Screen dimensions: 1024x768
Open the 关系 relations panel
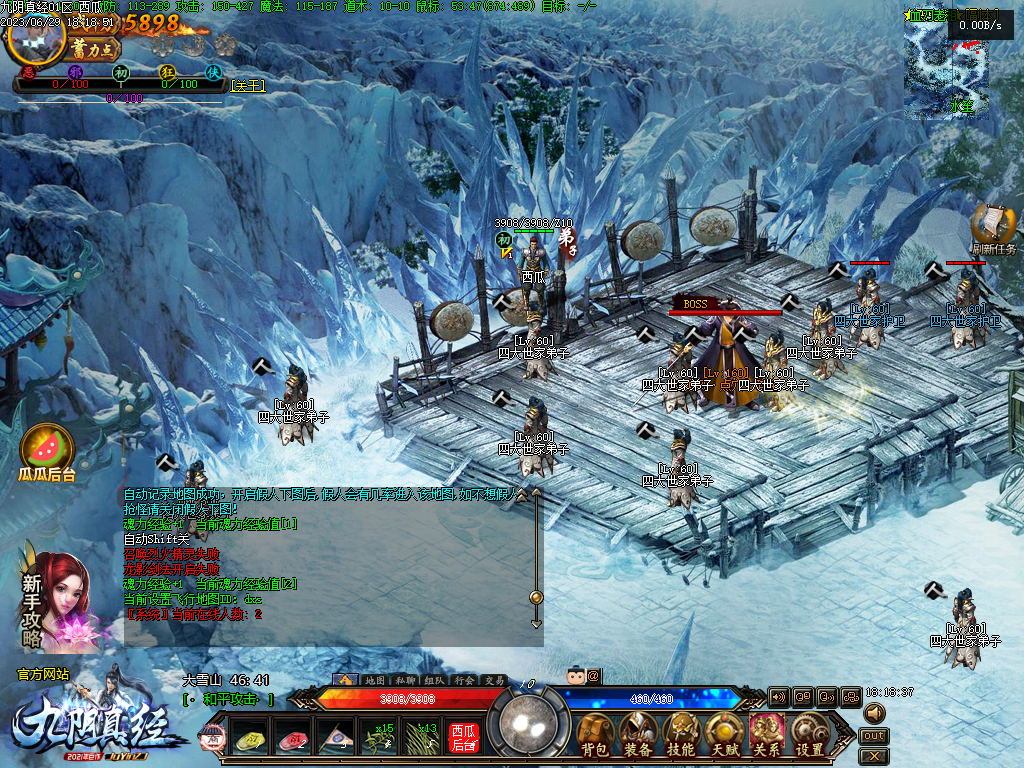[x=766, y=735]
